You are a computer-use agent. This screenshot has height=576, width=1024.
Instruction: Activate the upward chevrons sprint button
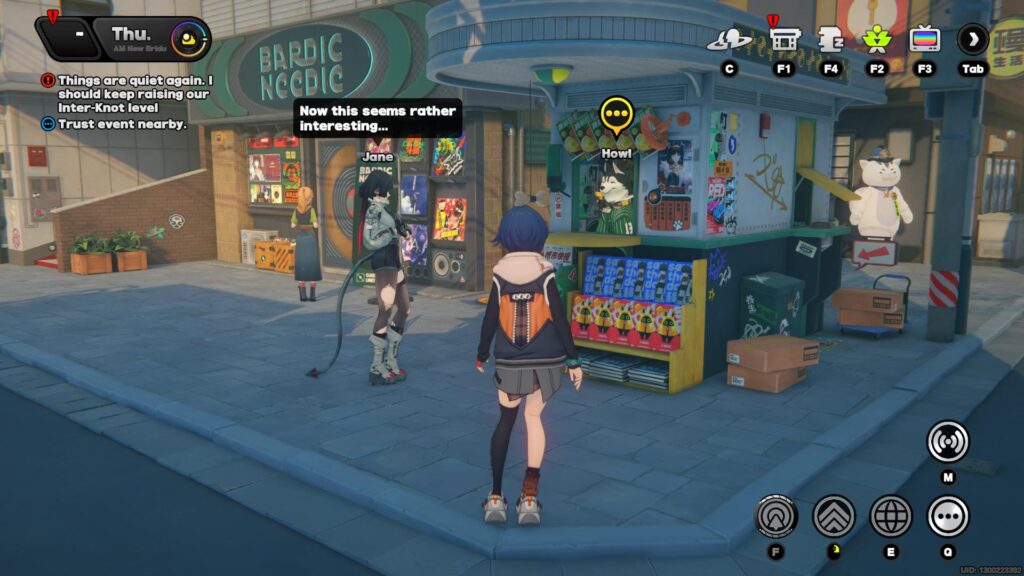(x=833, y=516)
